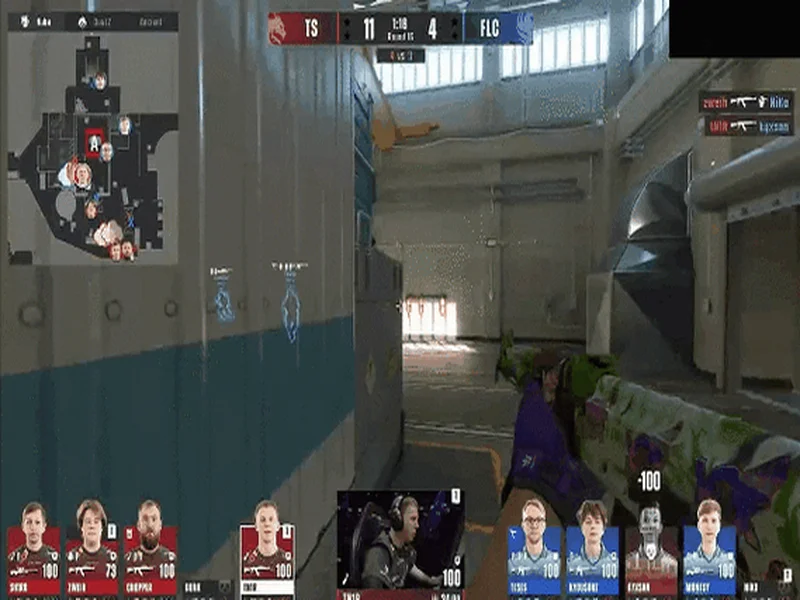The height and width of the screenshot is (600, 800).
Task: Click the top kill feed entry
Action: [748, 102]
